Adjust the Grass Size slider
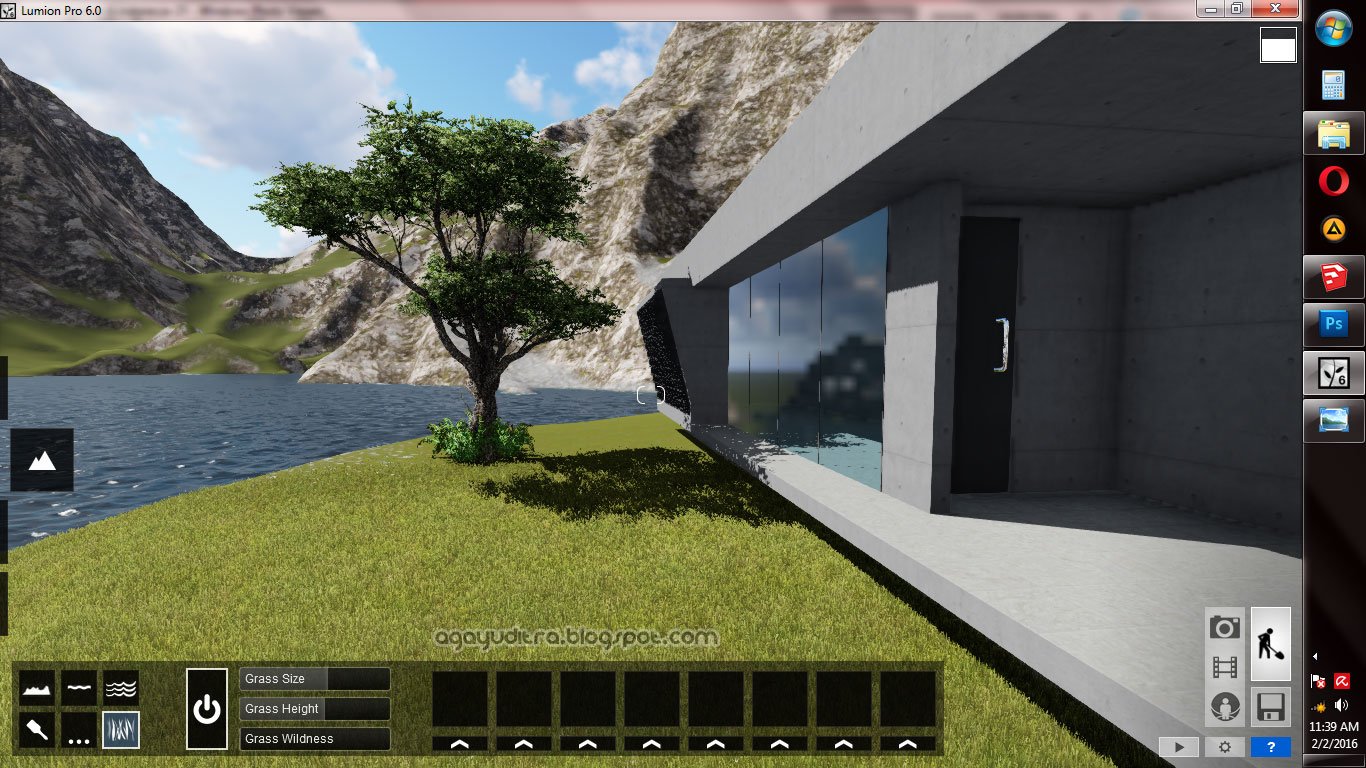This screenshot has width=1366, height=768. click(x=314, y=679)
